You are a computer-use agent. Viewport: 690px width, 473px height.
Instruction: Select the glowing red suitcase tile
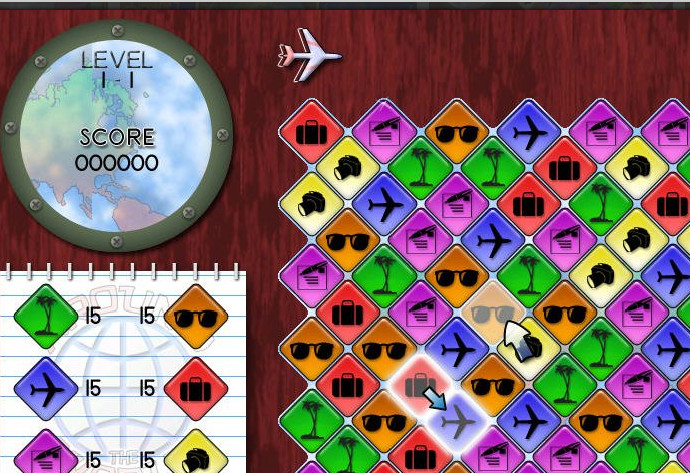418,385
